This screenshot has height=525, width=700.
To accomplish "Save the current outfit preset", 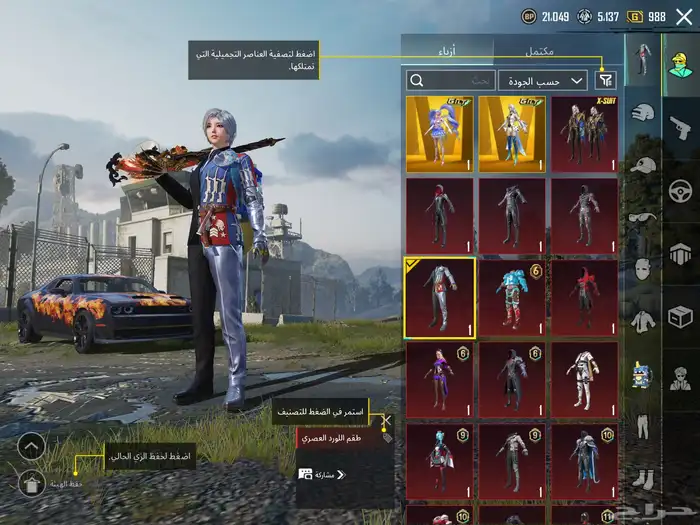I will (x=32, y=483).
